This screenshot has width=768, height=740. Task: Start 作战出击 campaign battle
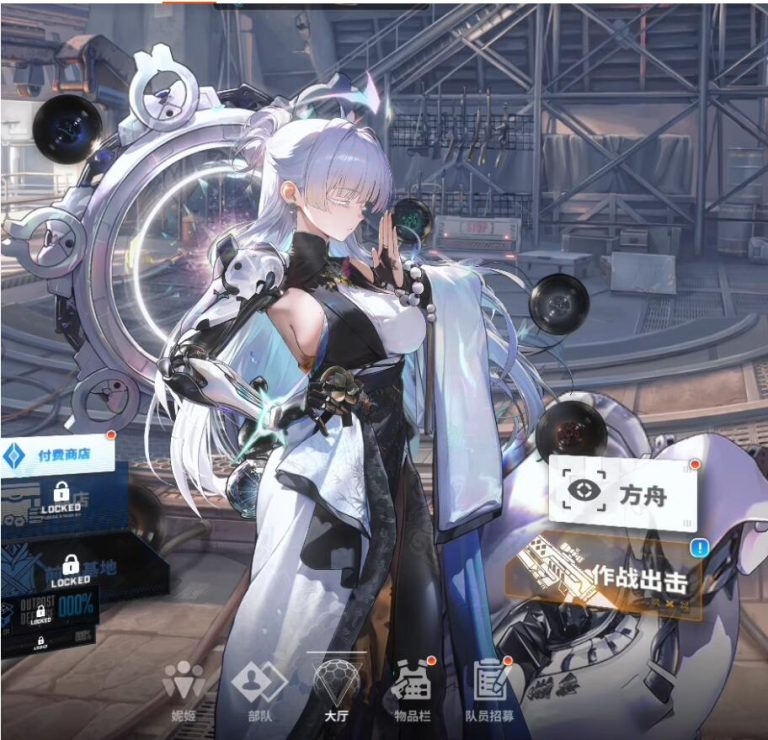coord(608,577)
